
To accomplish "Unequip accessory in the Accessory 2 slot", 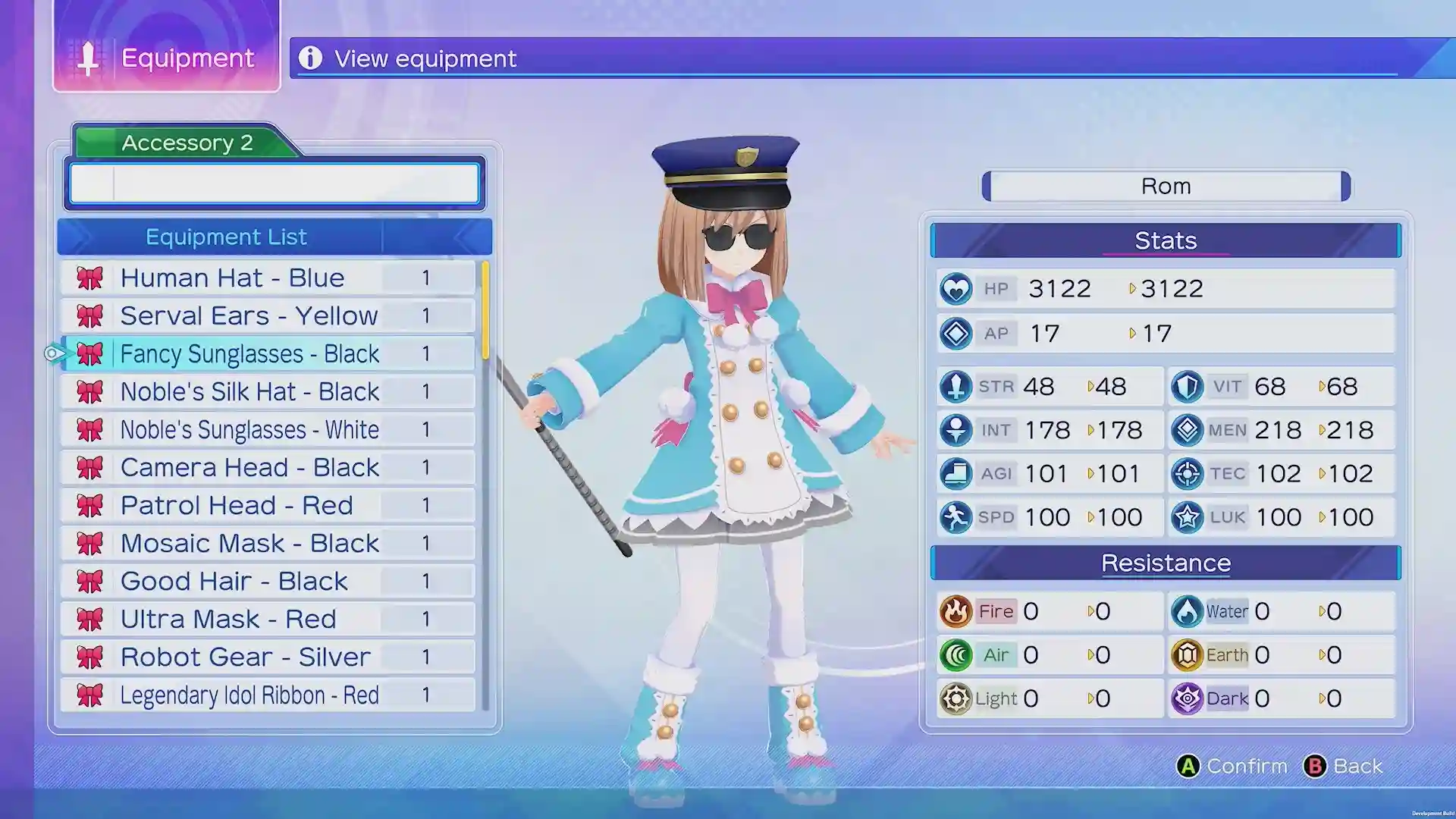I will pyautogui.click(x=275, y=184).
